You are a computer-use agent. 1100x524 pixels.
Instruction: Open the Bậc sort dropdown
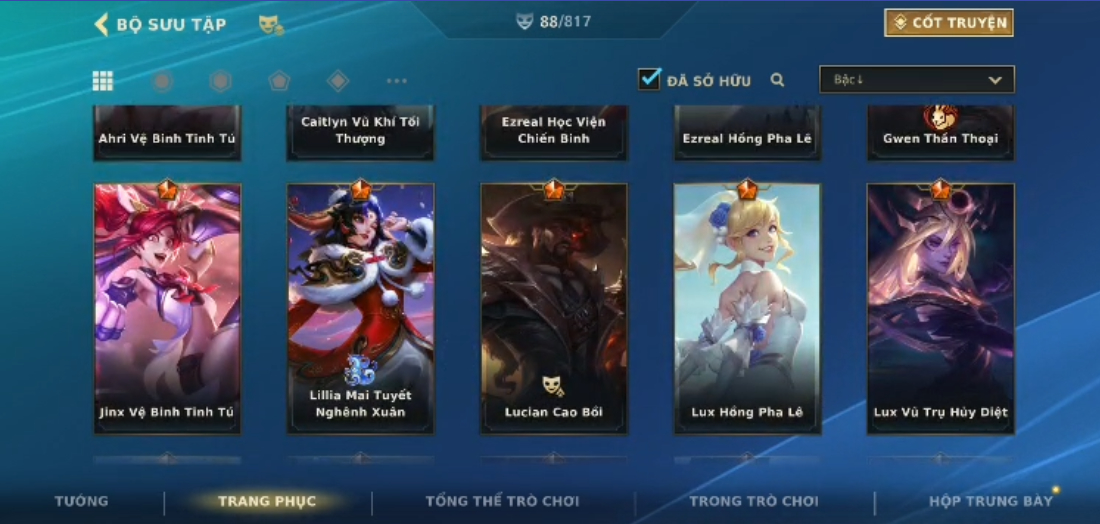tap(916, 80)
